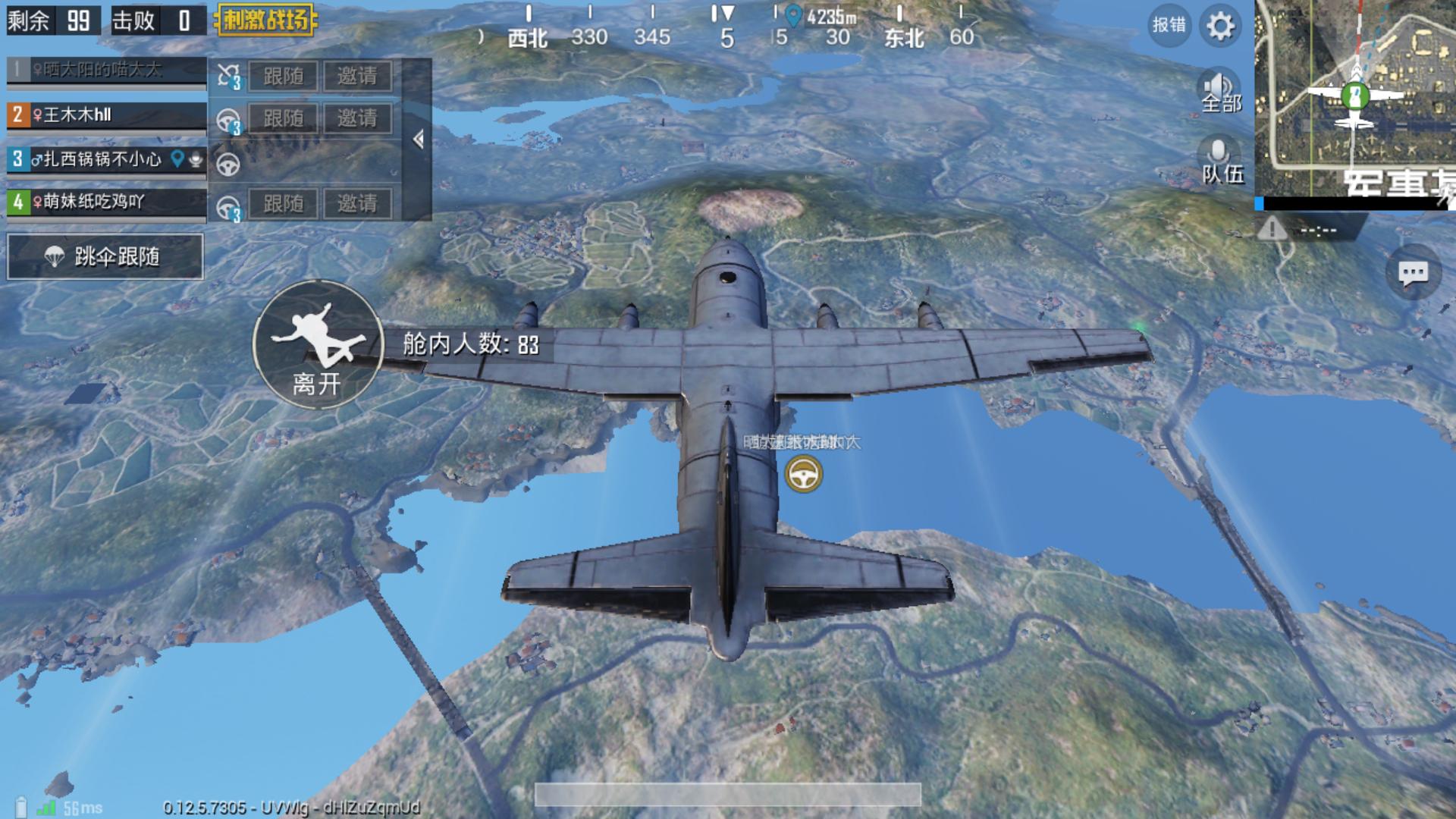Image resolution: width=1456 pixels, height=819 pixels.
Task: Tap the 跳伞跟随 parachute follow button
Action: 105,257
